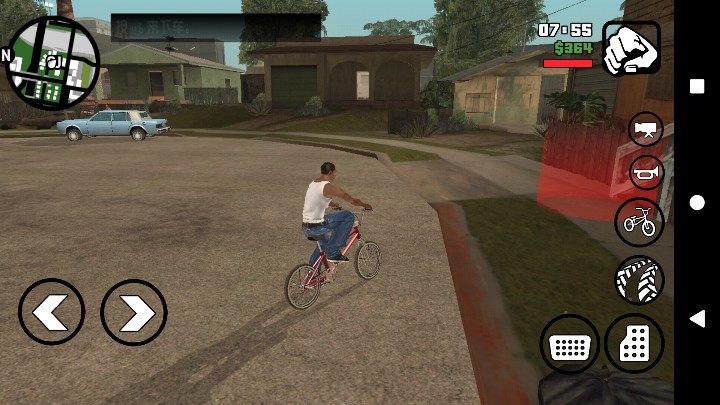This screenshot has width=720, height=405.
Task: Ring the bell with the horn button
Action: click(646, 173)
